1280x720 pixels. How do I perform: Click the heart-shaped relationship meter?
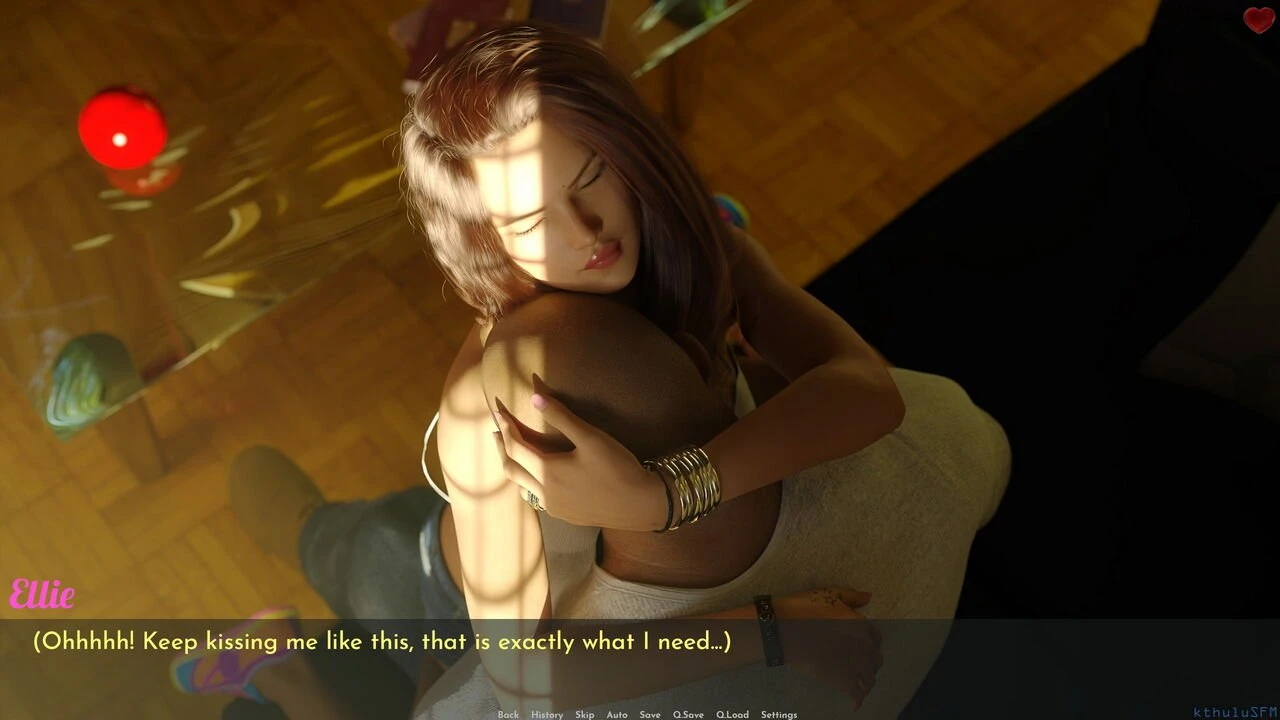[1257, 22]
